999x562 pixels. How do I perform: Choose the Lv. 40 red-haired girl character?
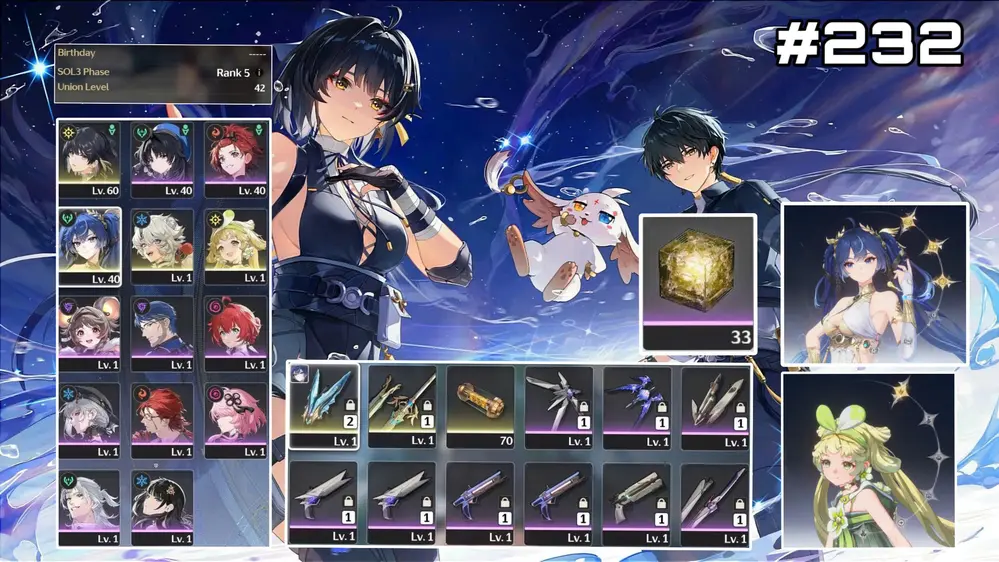click(236, 159)
